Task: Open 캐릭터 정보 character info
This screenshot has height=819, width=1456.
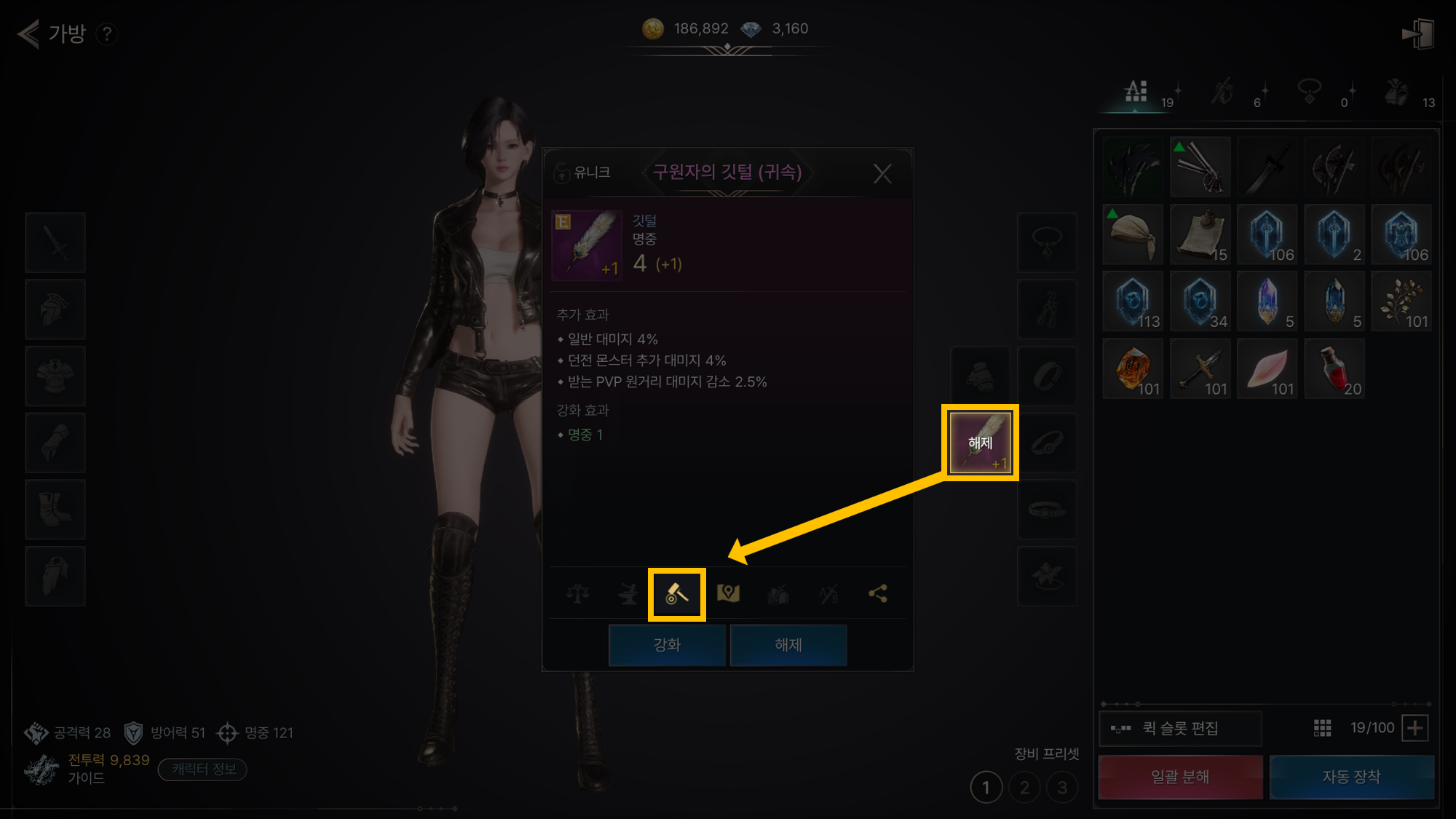Action: tap(203, 769)
